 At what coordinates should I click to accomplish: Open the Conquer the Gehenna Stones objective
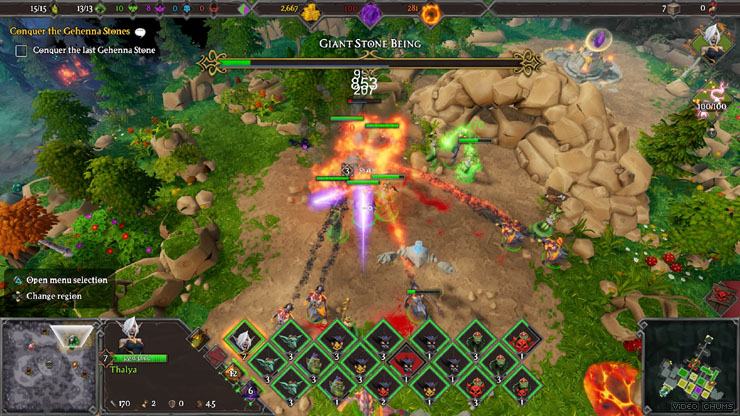coord(70,31)
